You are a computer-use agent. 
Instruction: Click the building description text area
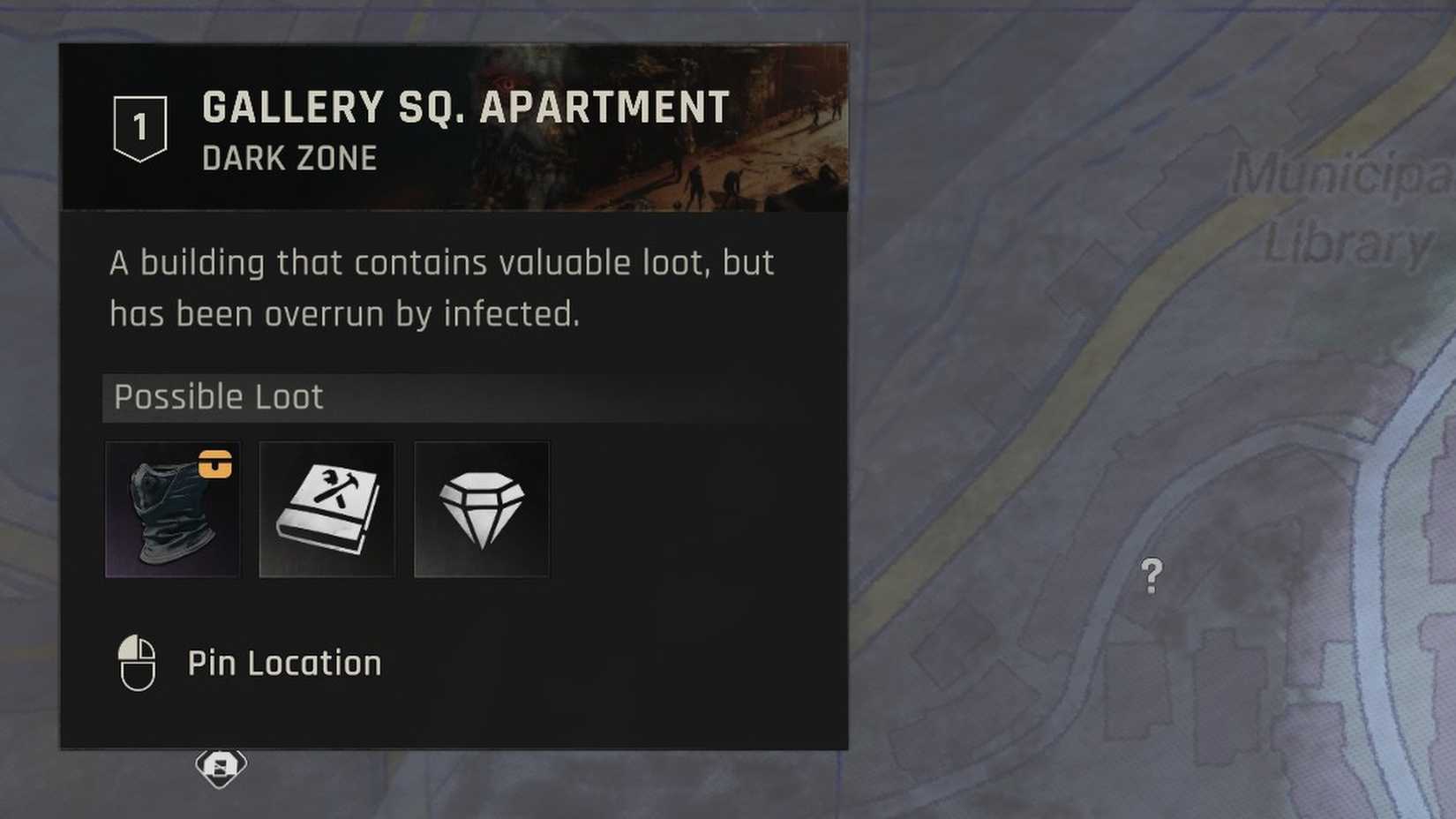pyautogui.click(x=441, y=287)
